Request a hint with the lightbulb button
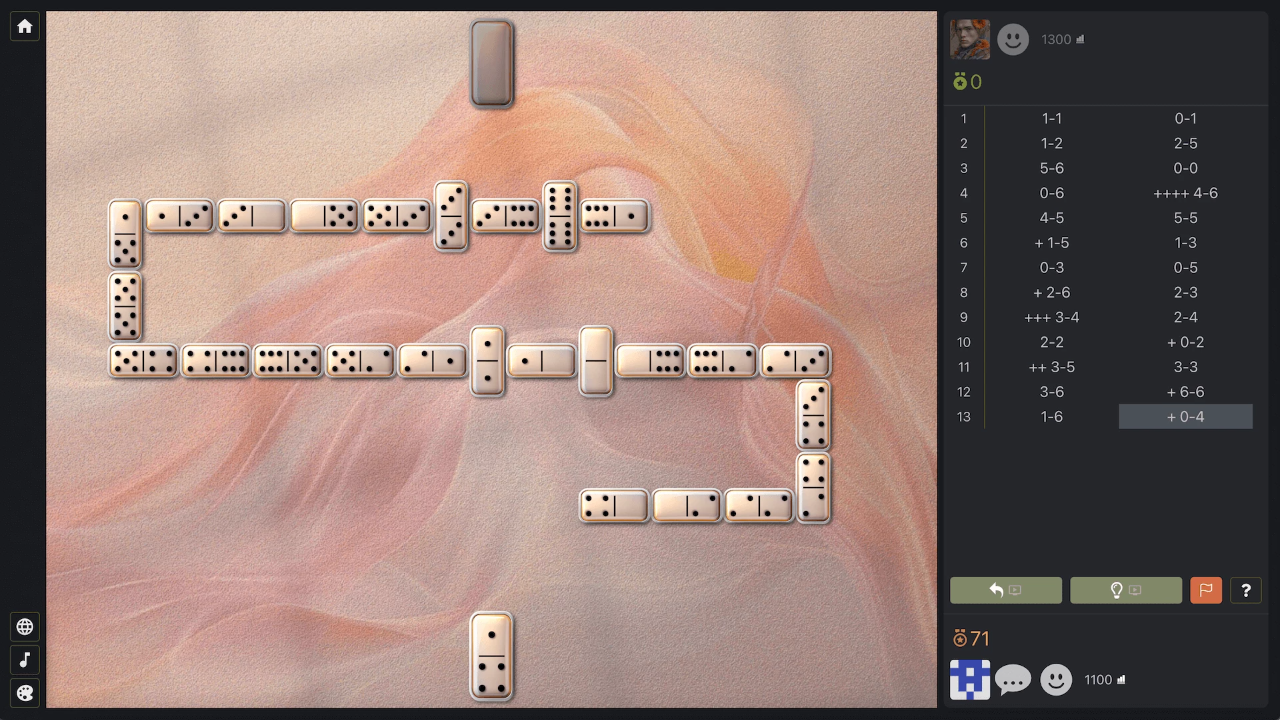 point(1126,590)
